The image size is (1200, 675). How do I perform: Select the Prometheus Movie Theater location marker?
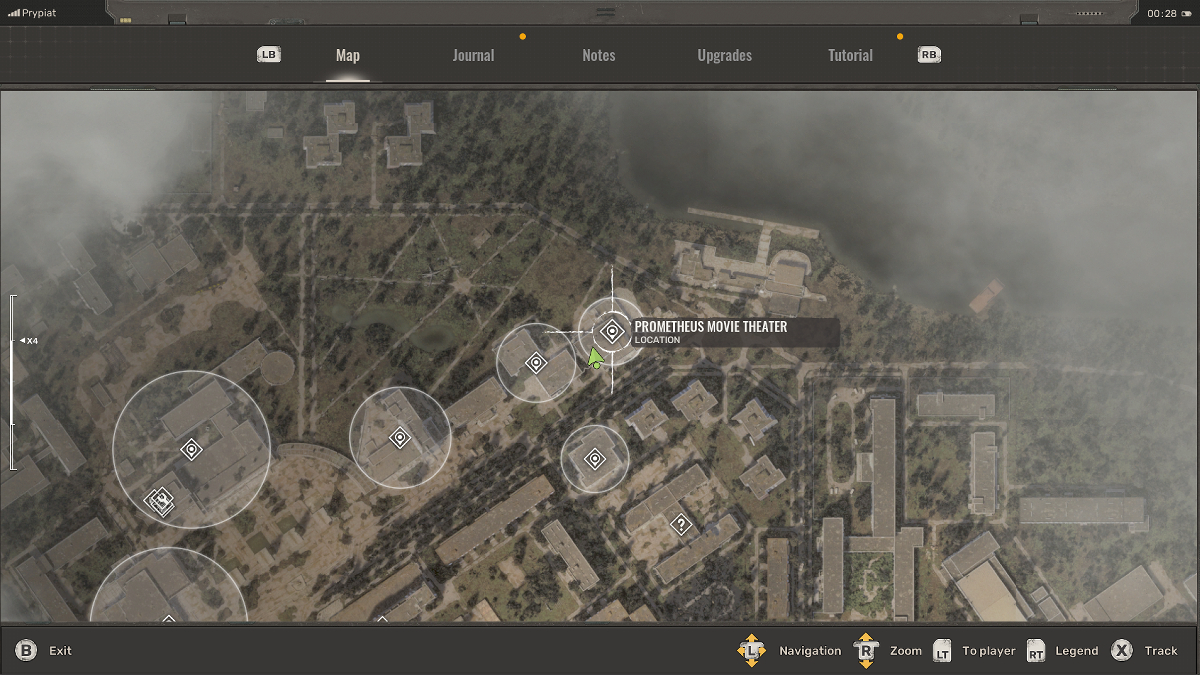(611, 331)
